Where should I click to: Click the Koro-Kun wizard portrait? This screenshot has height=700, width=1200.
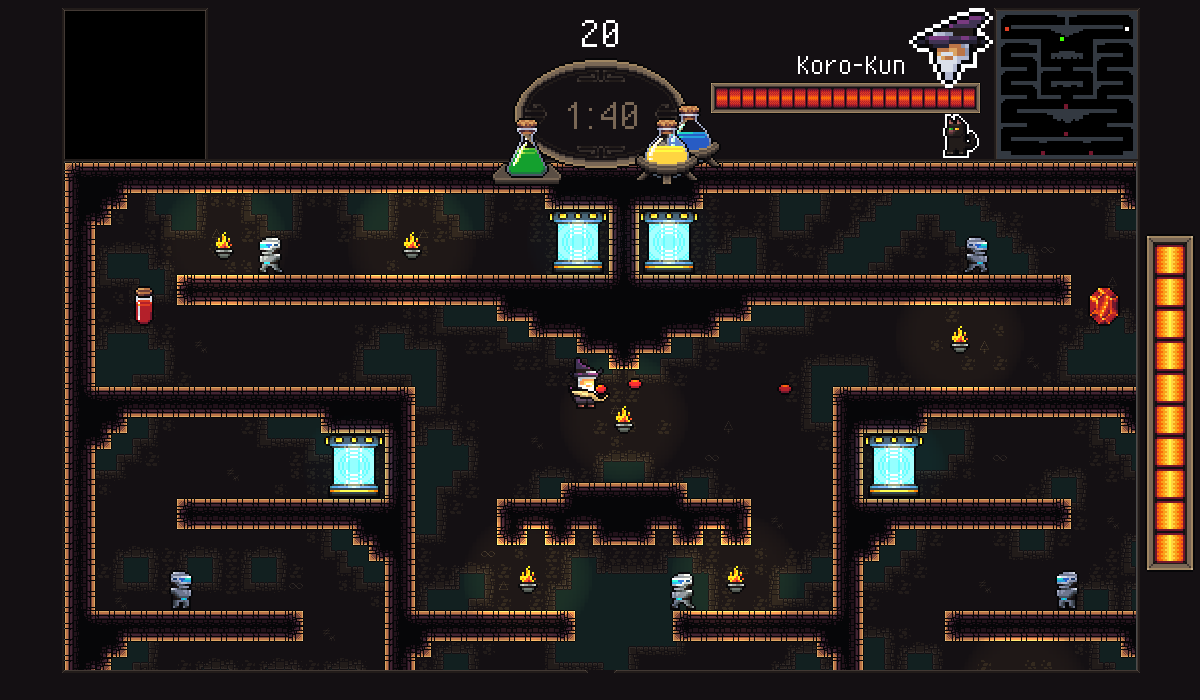point(950,47)
